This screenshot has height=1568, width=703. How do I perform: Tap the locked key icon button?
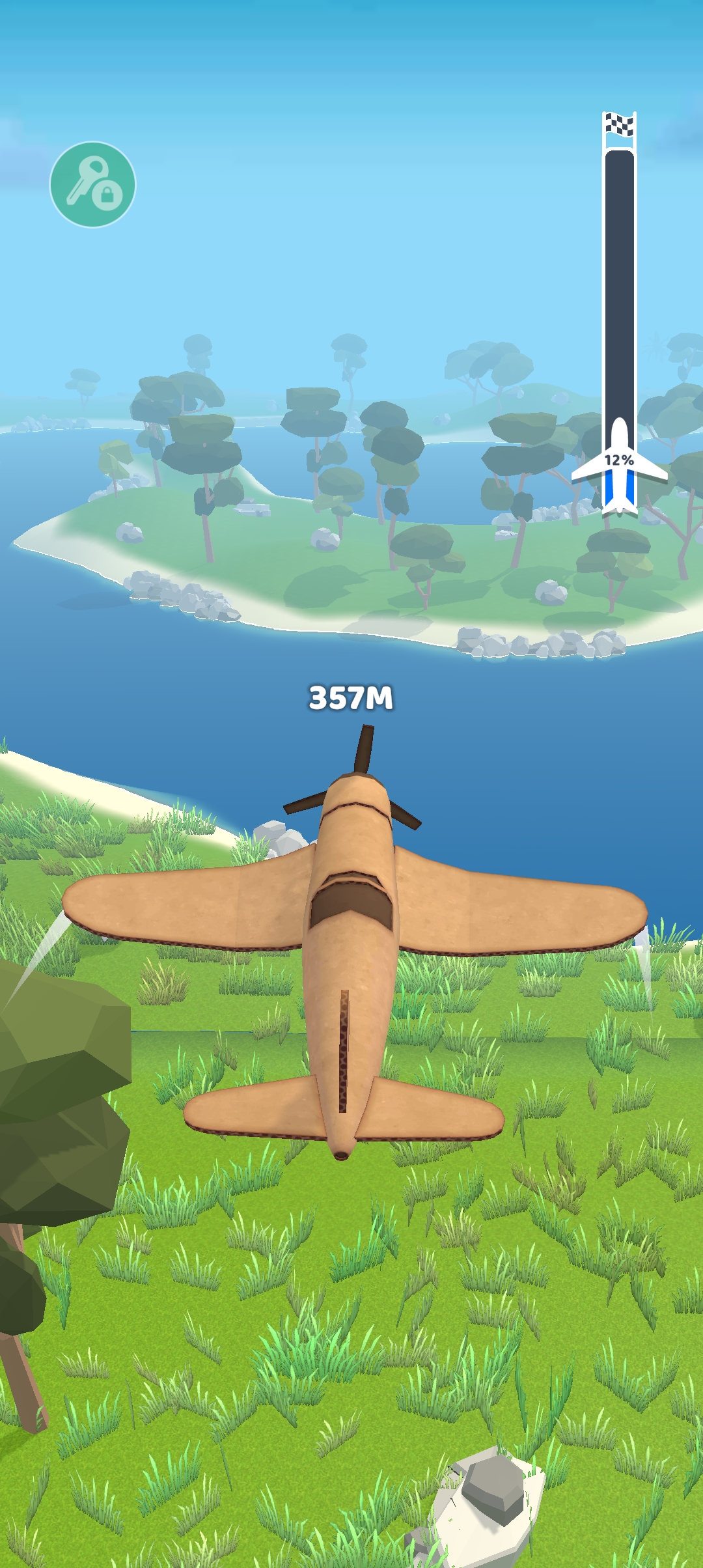pos(92,184)
